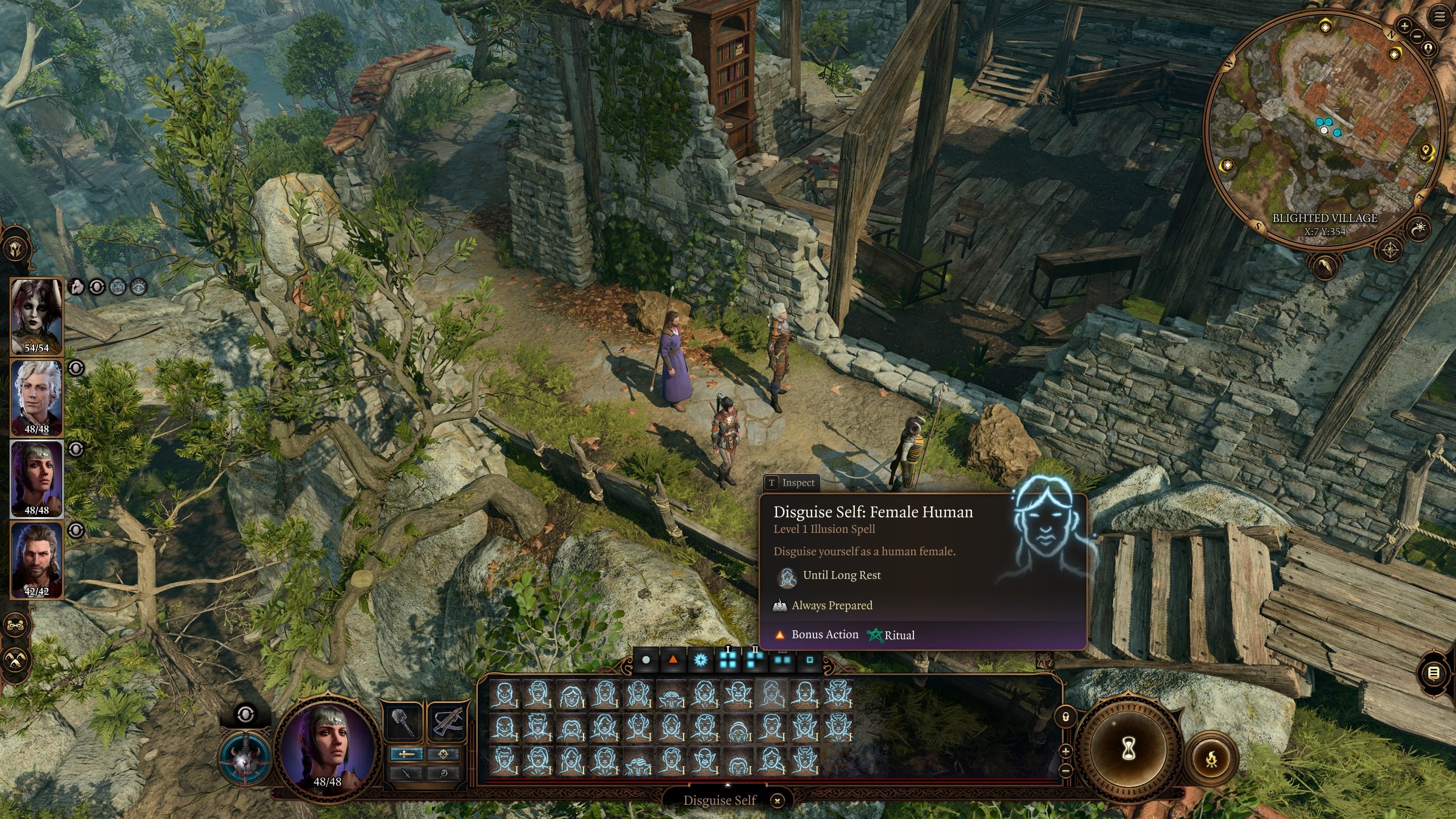The height and width of the screenshot is (819, 1456).
Task: Zoom in the minimap with plus button
Action: pos(1404,26)
